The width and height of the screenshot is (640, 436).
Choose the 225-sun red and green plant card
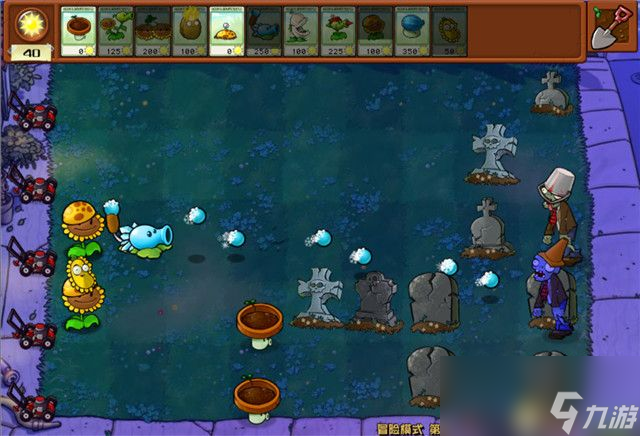(x=337, y=31)
